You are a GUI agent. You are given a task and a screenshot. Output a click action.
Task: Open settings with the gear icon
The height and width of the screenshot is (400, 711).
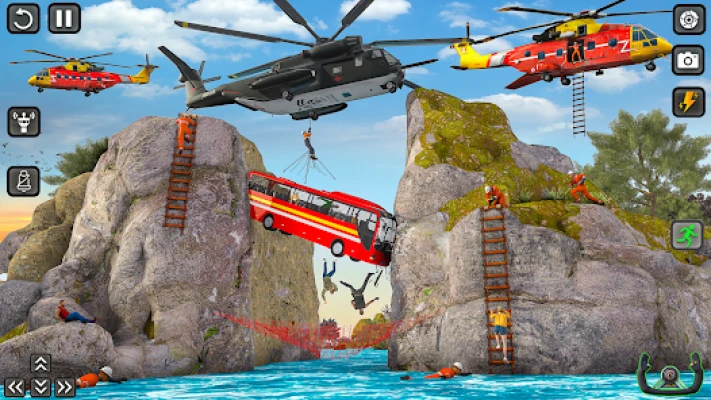[x=688, y=19]
